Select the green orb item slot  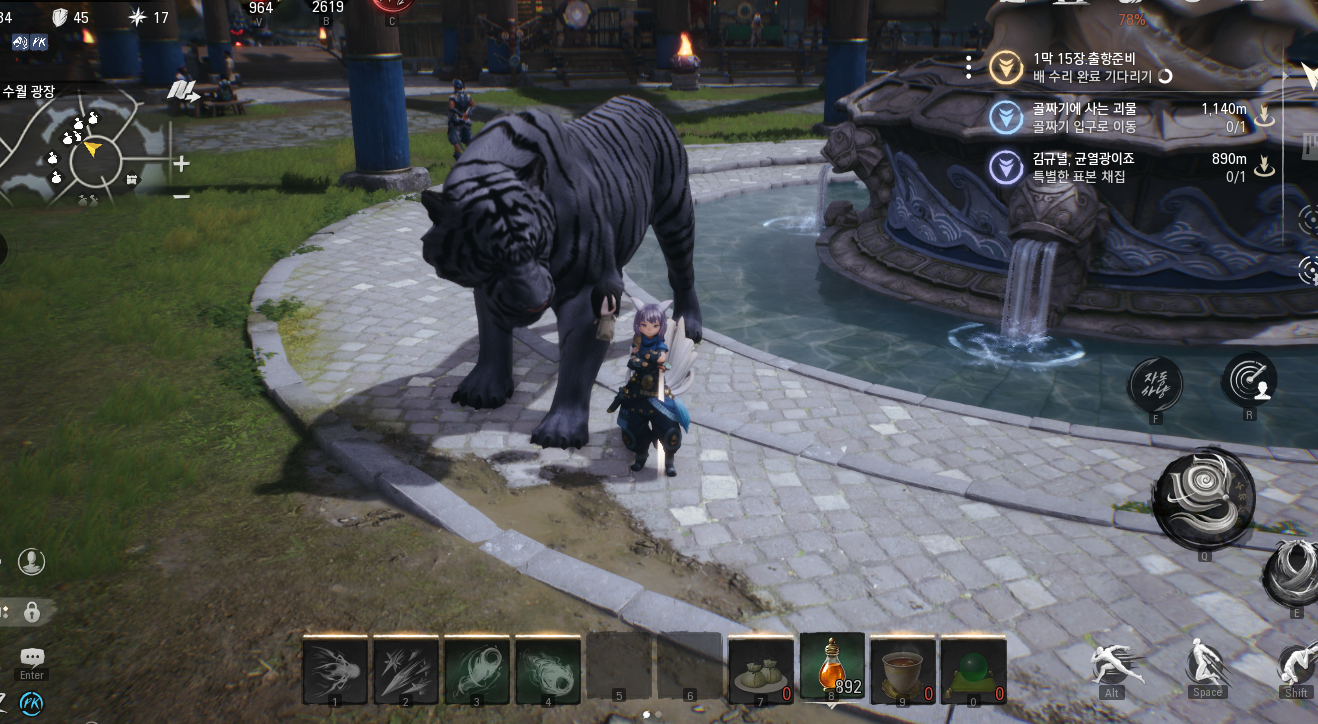pyautogui.click(x=974, y=669)
